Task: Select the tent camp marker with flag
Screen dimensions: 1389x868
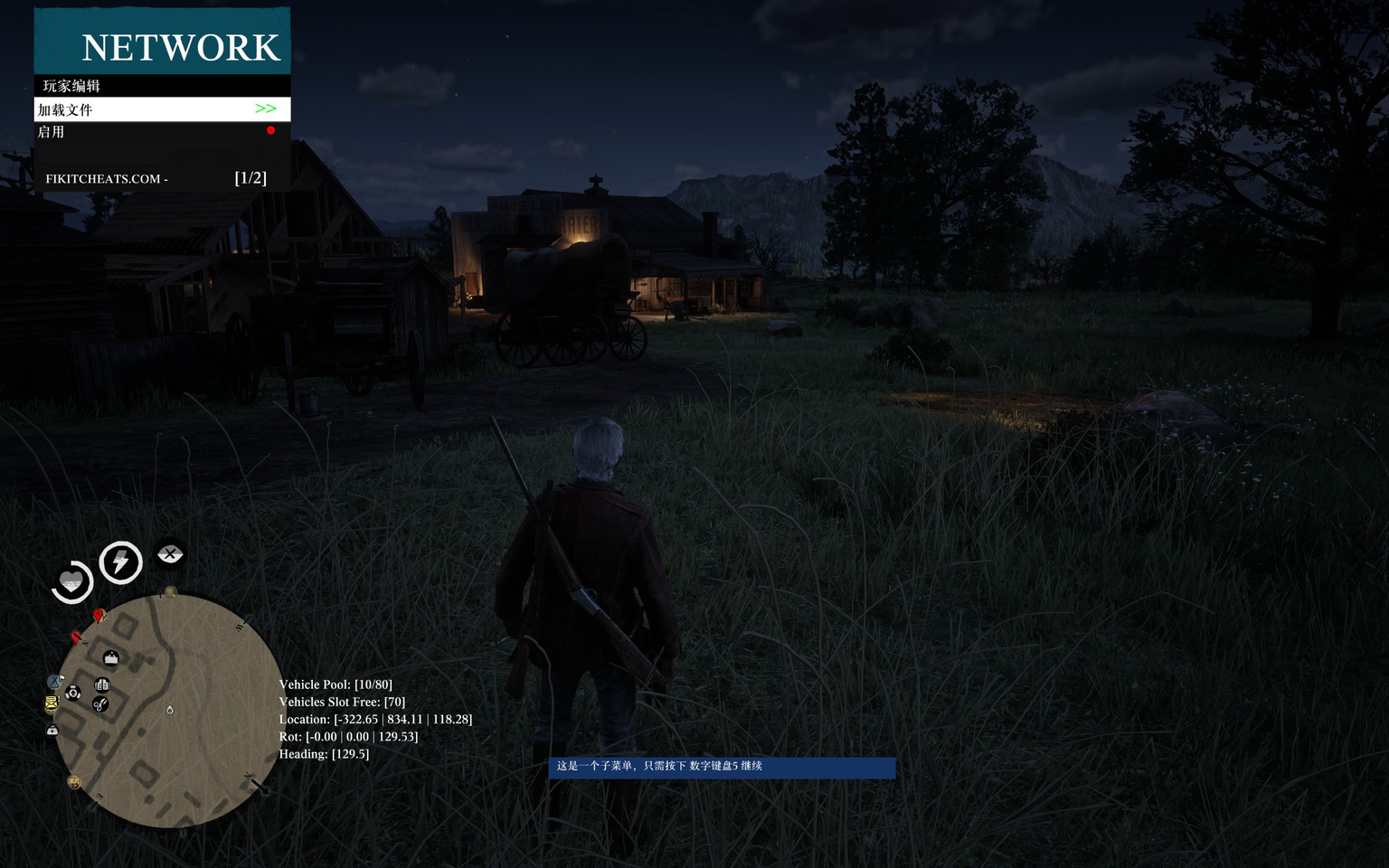Action: point(55,682)
